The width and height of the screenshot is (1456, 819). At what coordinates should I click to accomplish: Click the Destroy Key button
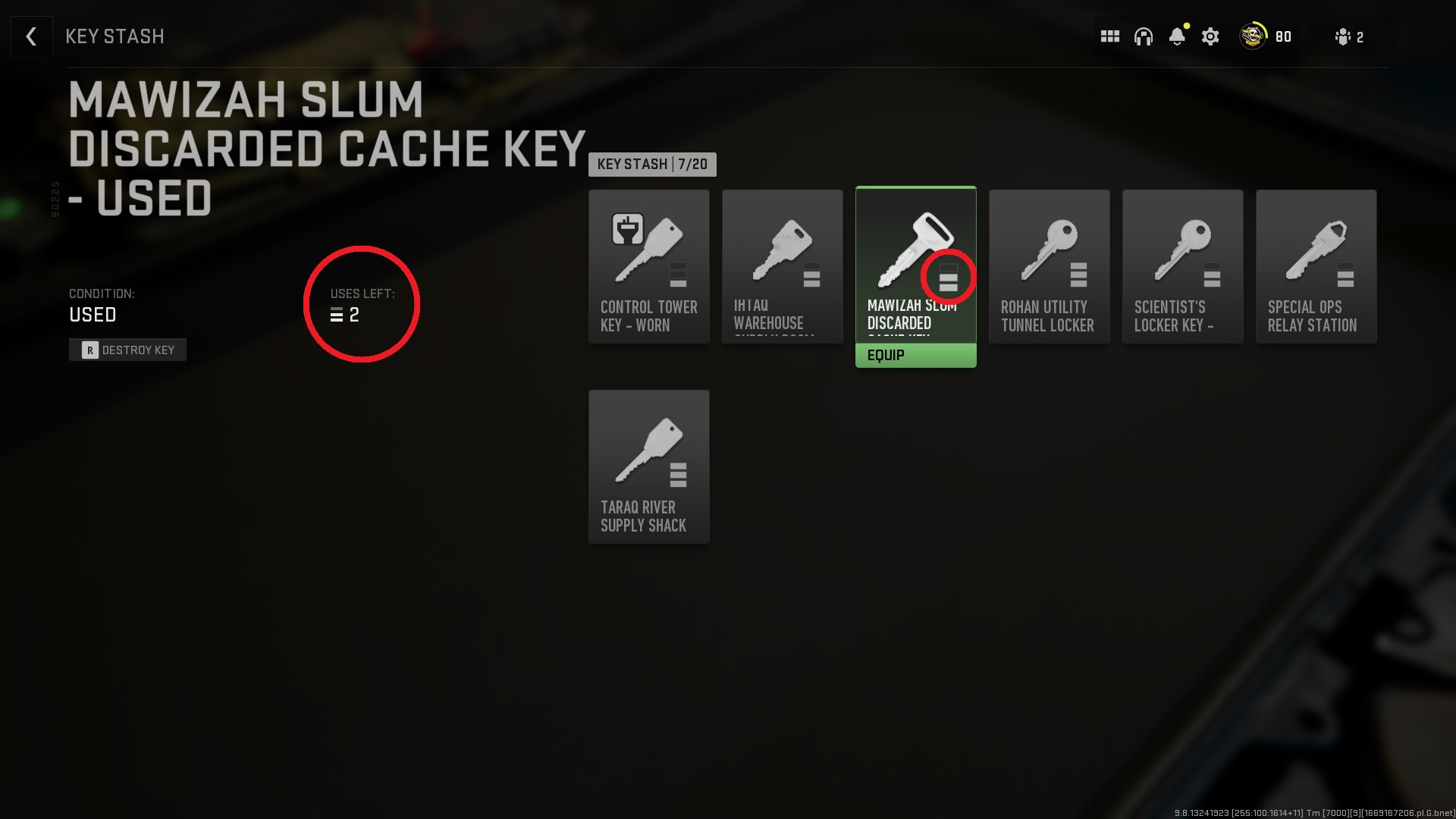point(127,350)
